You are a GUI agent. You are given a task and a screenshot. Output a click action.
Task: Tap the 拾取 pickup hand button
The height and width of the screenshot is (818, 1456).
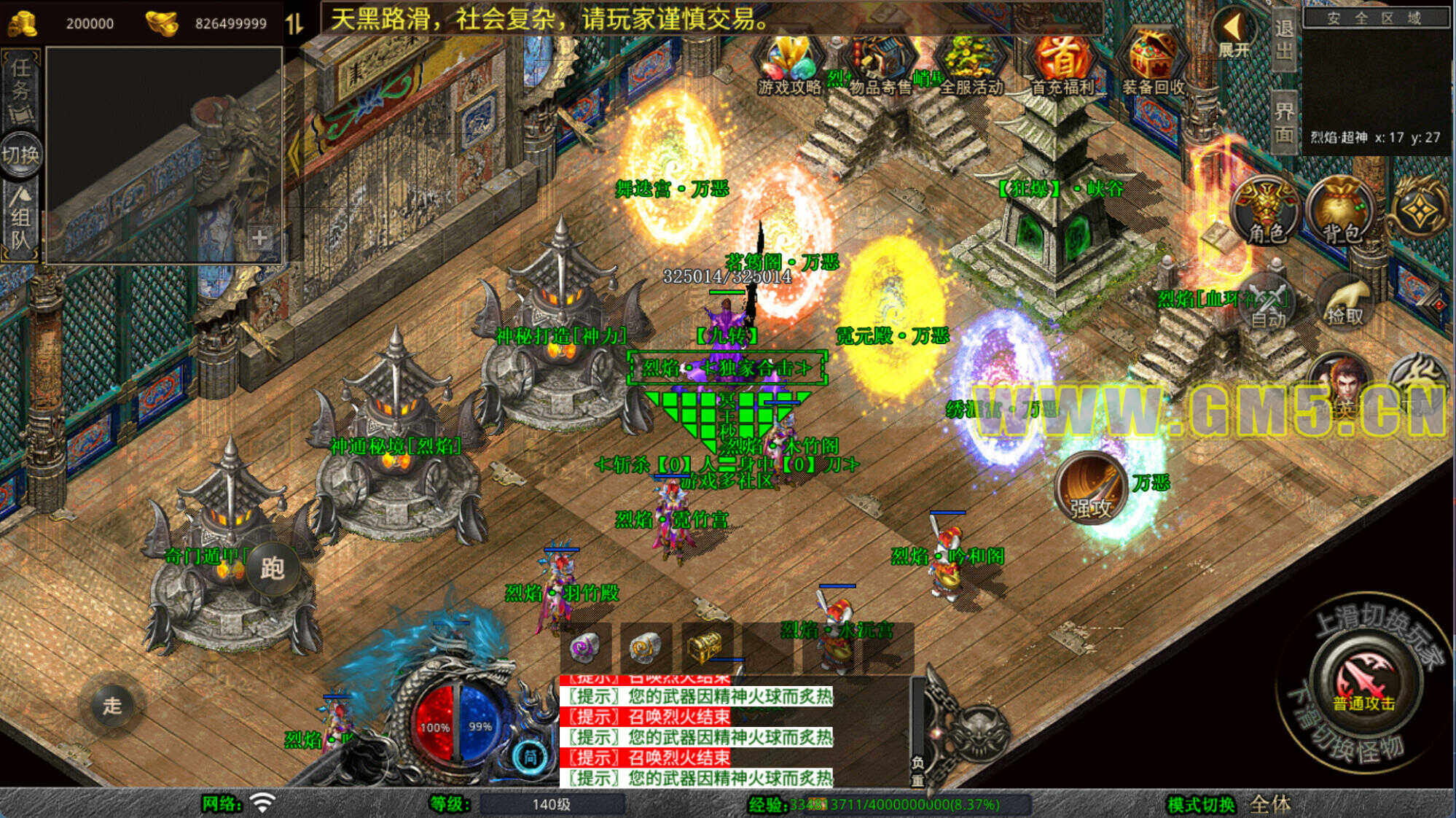(x=1345, y=303)
